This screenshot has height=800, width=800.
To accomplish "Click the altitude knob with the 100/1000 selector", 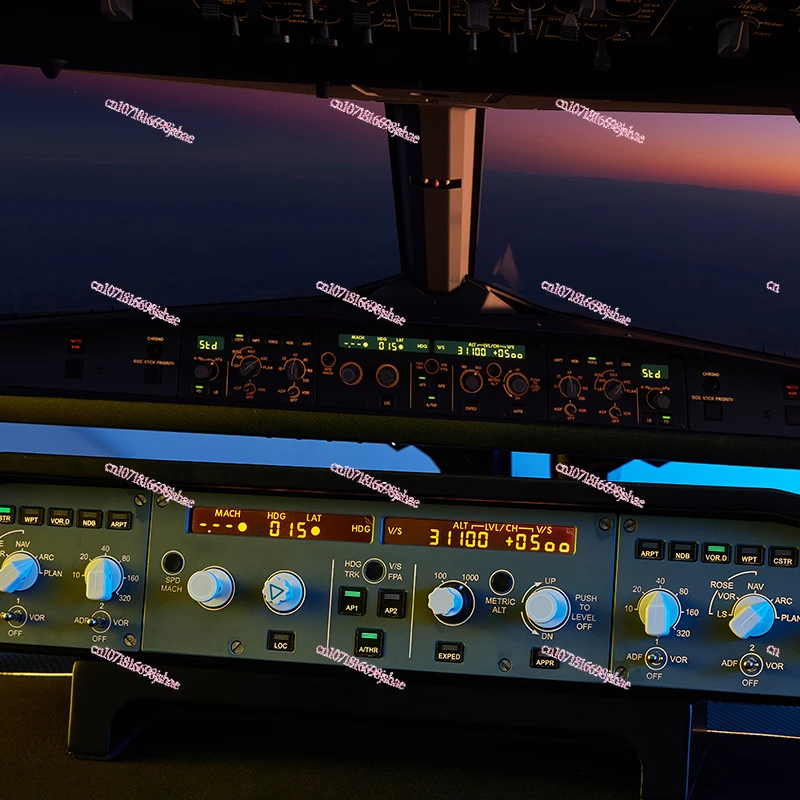I will click(448, 601).
